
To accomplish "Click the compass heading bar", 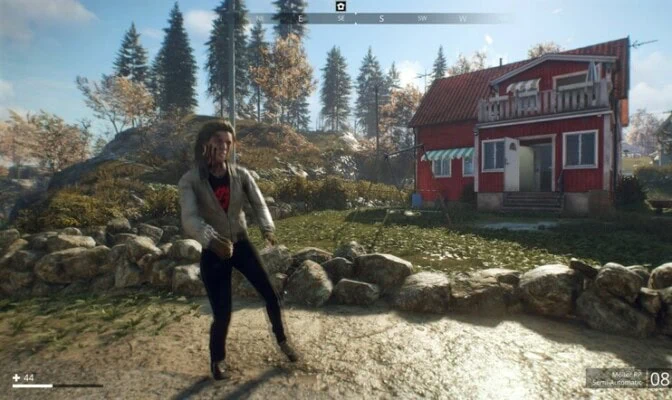I will (380, 18).
